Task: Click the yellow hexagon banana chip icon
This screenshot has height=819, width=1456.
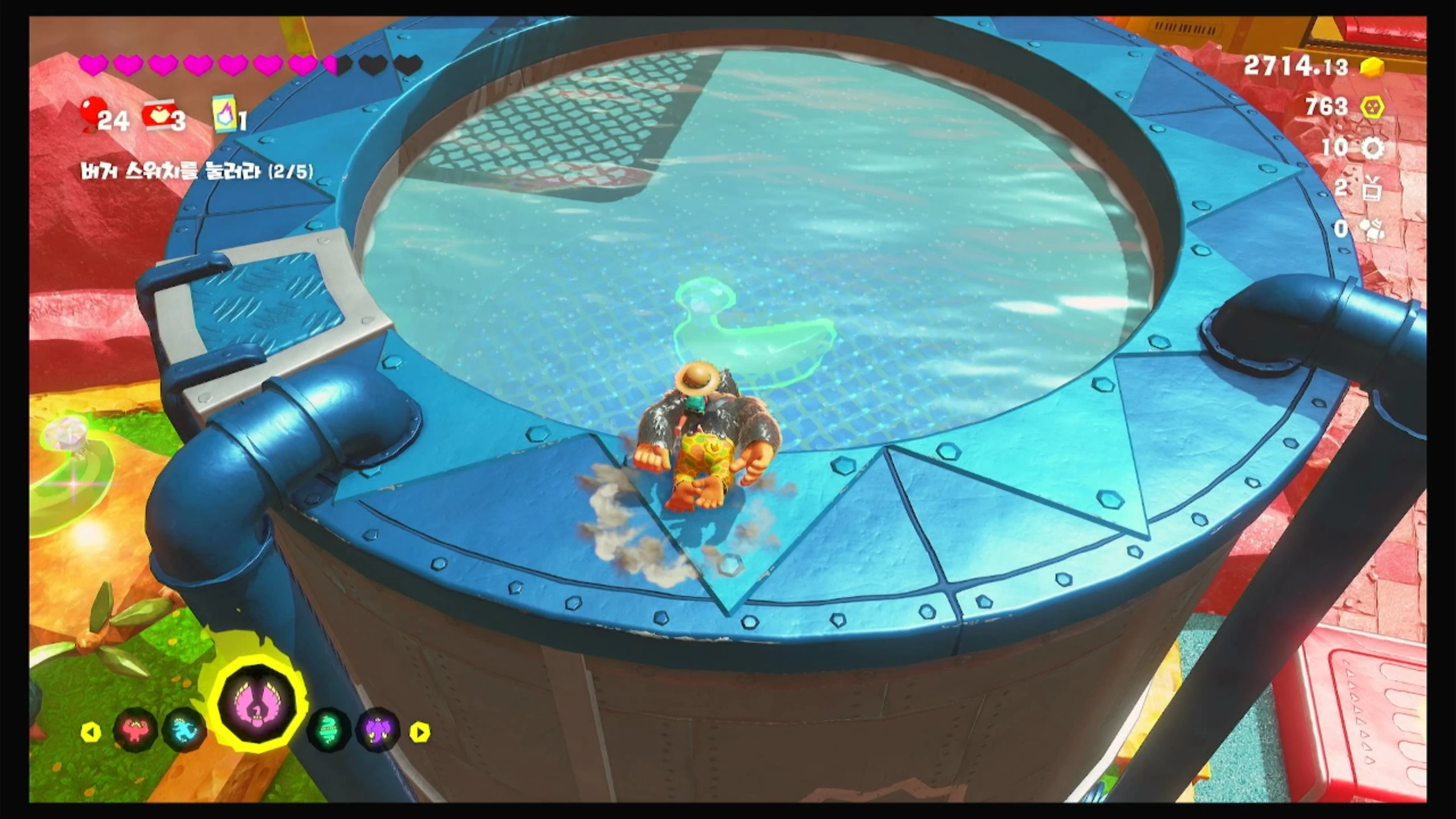Action: coord(1372,107)
